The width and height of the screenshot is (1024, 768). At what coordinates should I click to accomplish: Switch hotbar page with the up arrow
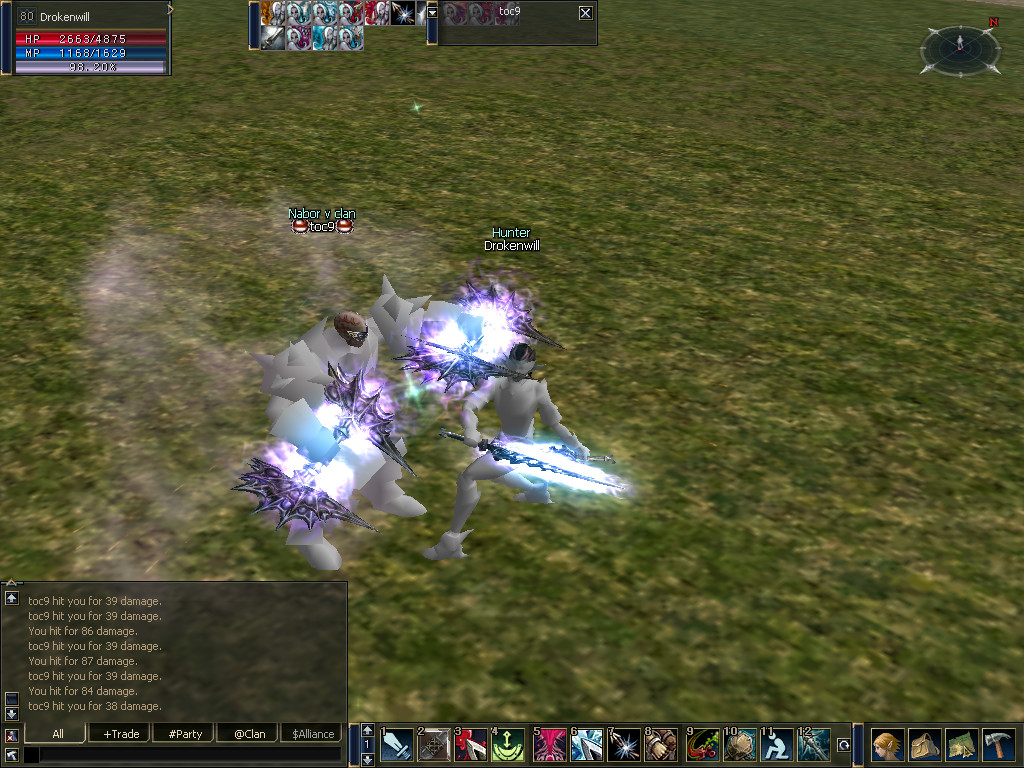(368, 730)
